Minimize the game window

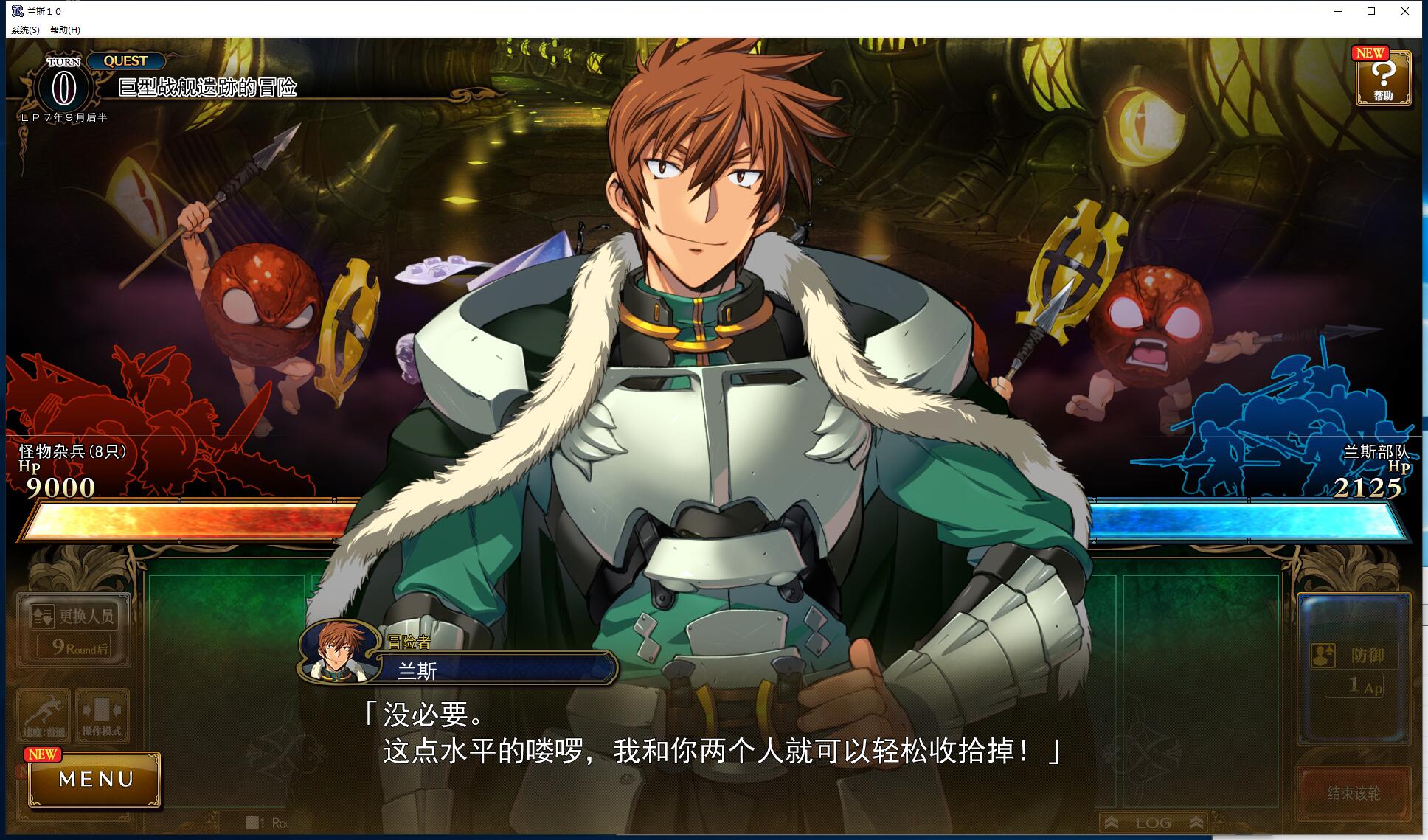click(x=1337, y=11)
